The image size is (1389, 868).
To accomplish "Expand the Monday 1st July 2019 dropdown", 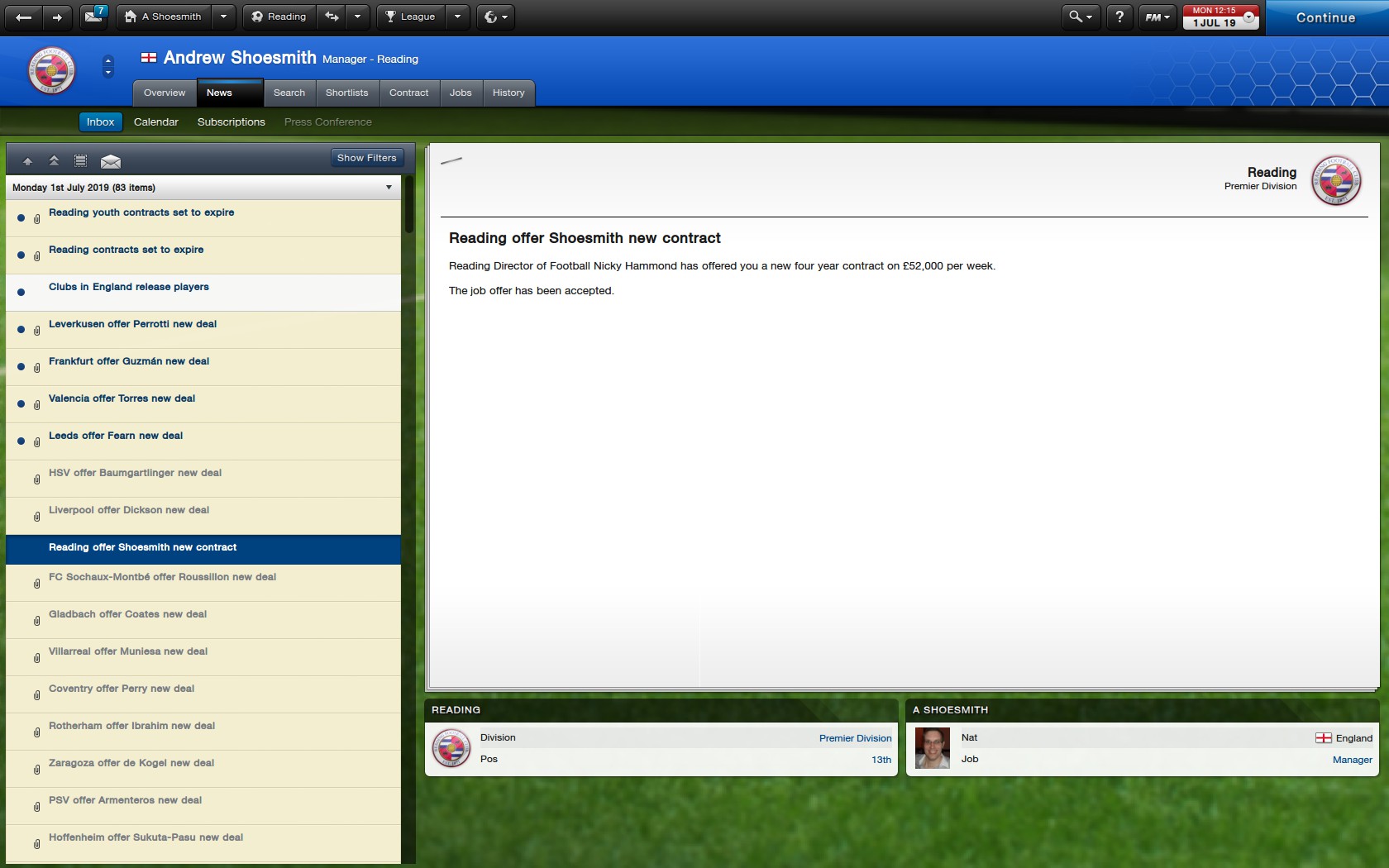I will coord(389,188).
